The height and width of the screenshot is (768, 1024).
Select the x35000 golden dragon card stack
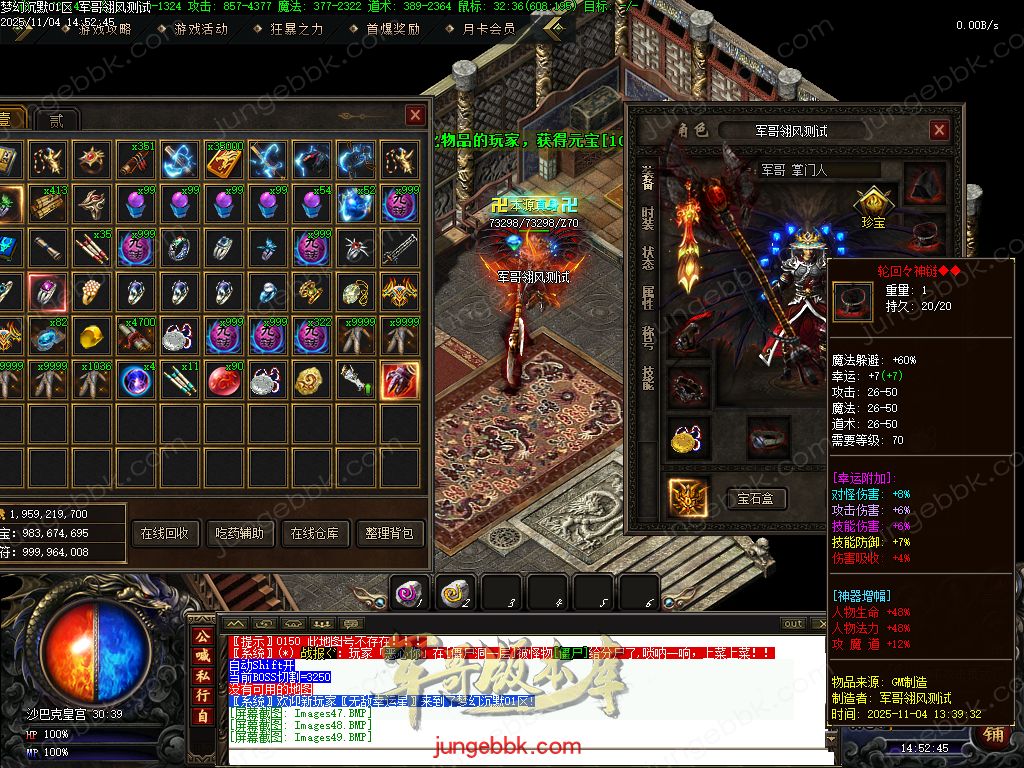[x=225, y=159]
